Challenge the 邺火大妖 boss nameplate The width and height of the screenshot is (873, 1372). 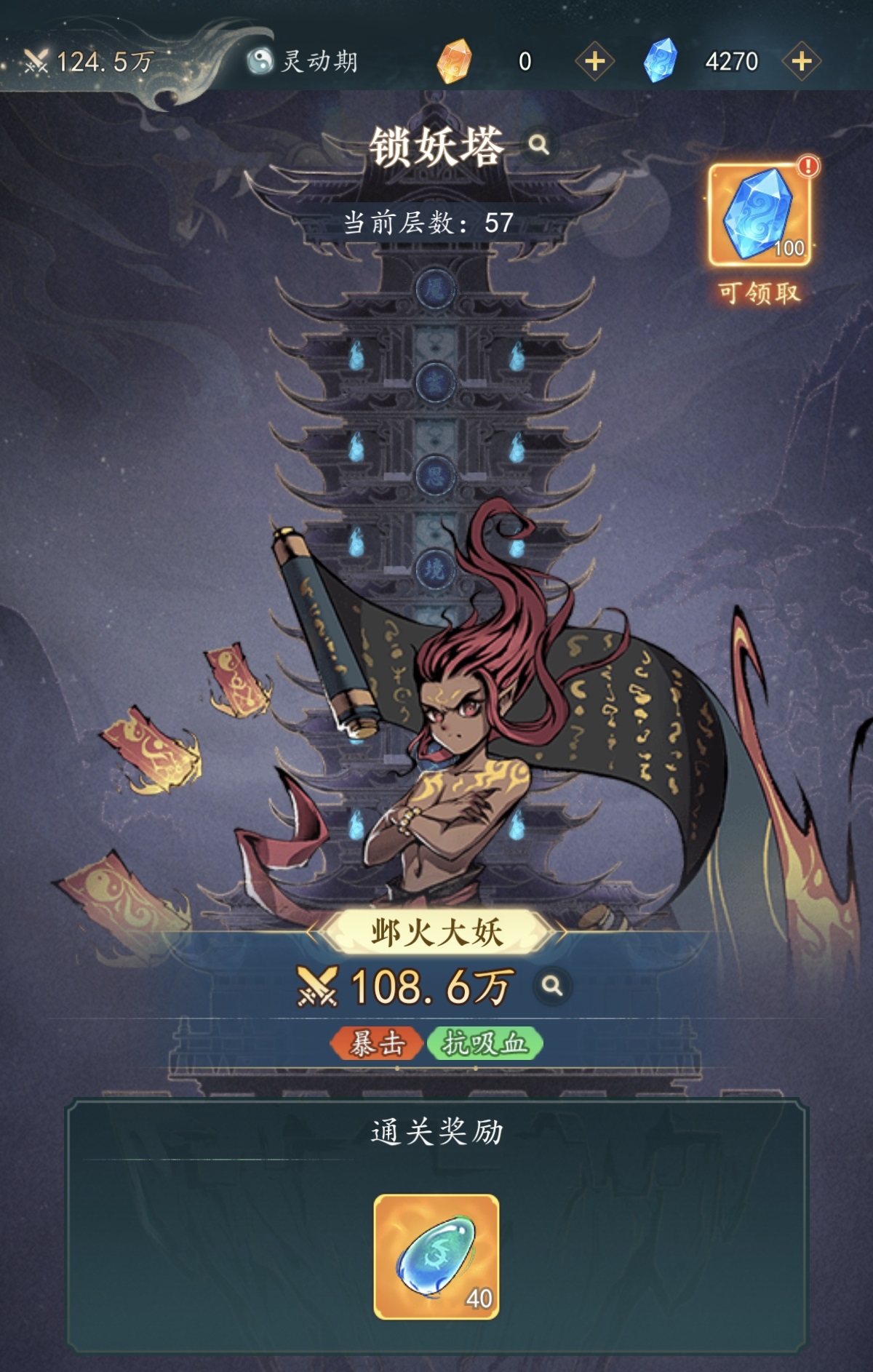(436, 932)
